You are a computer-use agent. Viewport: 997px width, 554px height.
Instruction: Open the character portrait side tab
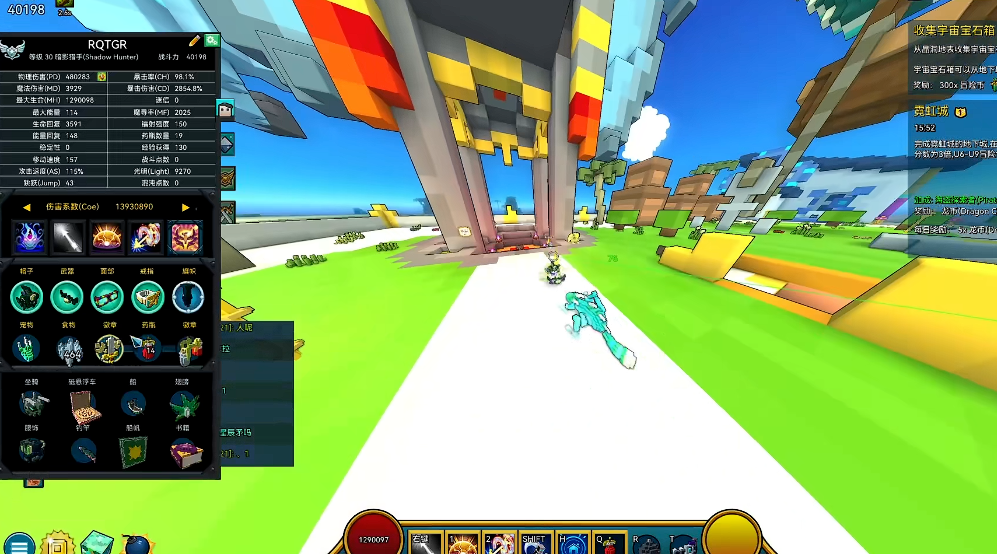(x=226, y=109)
